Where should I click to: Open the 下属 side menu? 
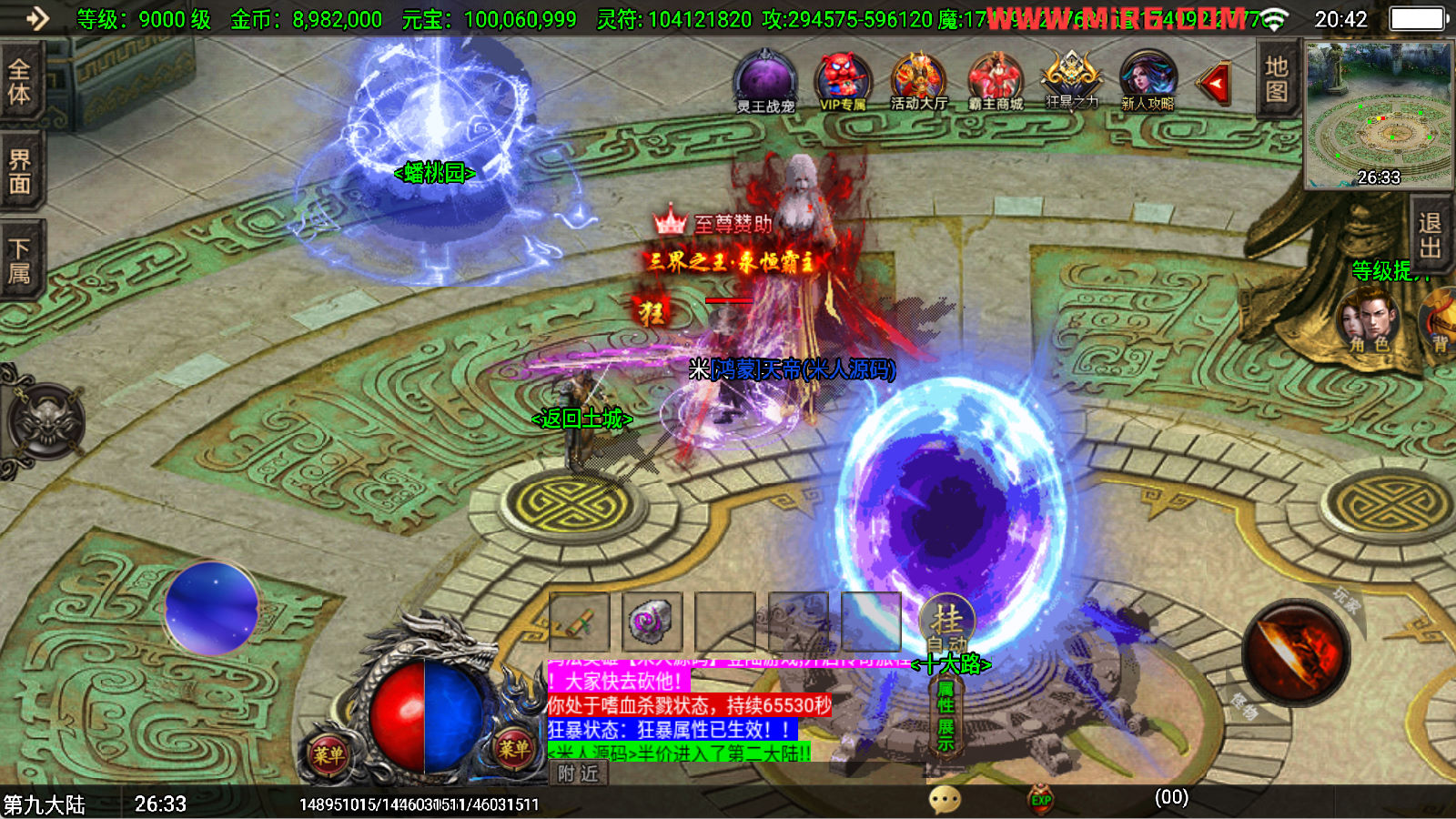click(x=20, y=260)
